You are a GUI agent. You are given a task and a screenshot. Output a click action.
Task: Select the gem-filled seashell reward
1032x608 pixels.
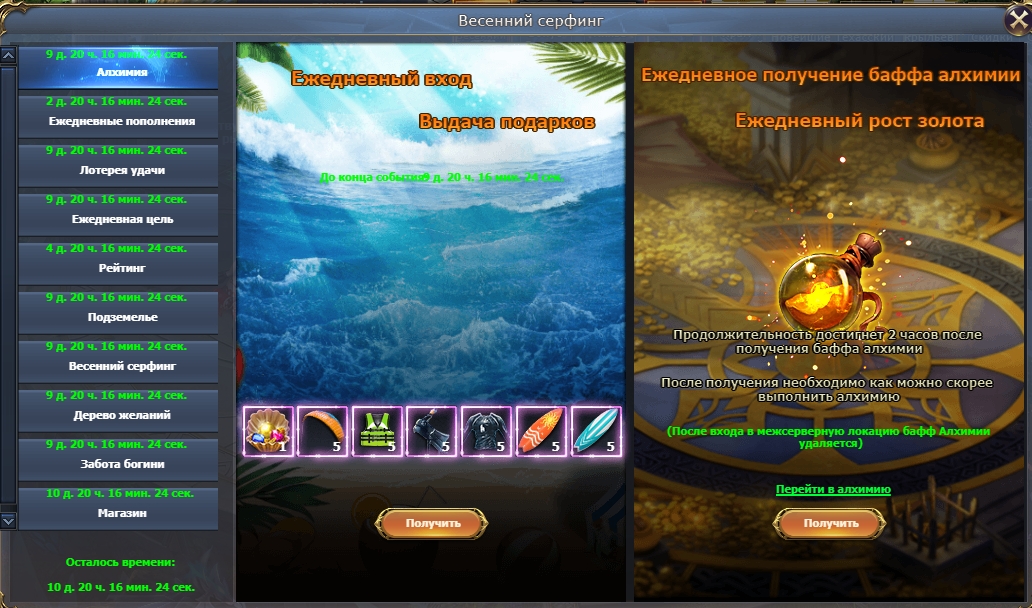tap(269, 432)
